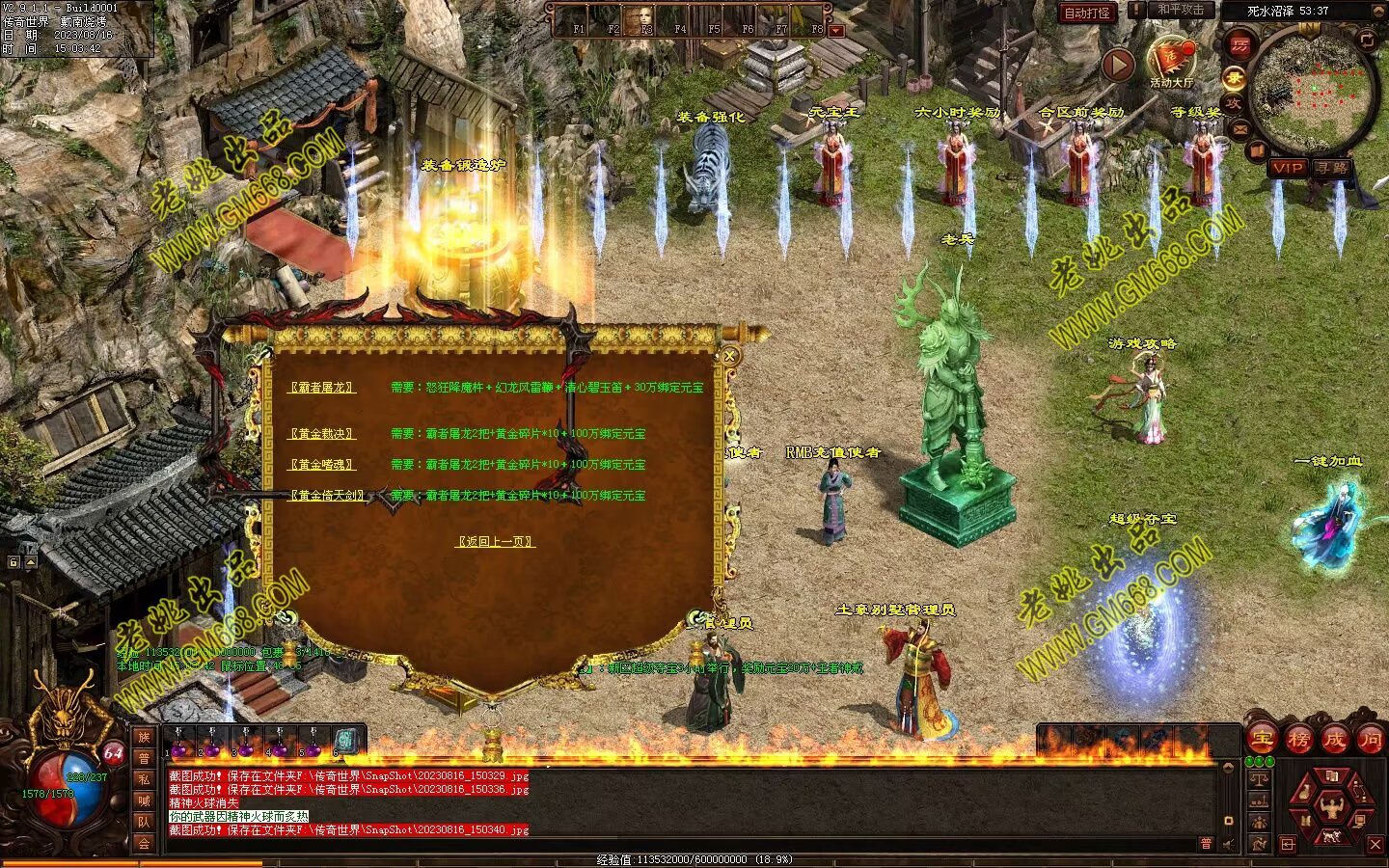Image resolution: width=1389 pixels, height=868 pixels.
Task: Click the round play arrow button
Action: point(1118,66)
